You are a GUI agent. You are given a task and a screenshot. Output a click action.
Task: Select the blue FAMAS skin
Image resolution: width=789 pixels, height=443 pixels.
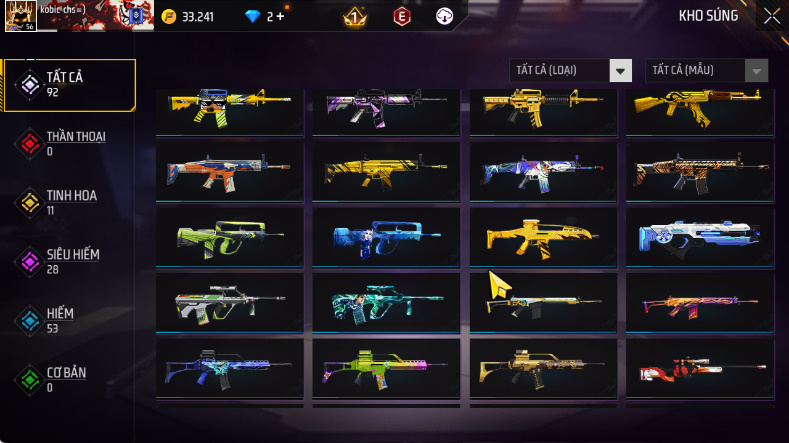386,235
